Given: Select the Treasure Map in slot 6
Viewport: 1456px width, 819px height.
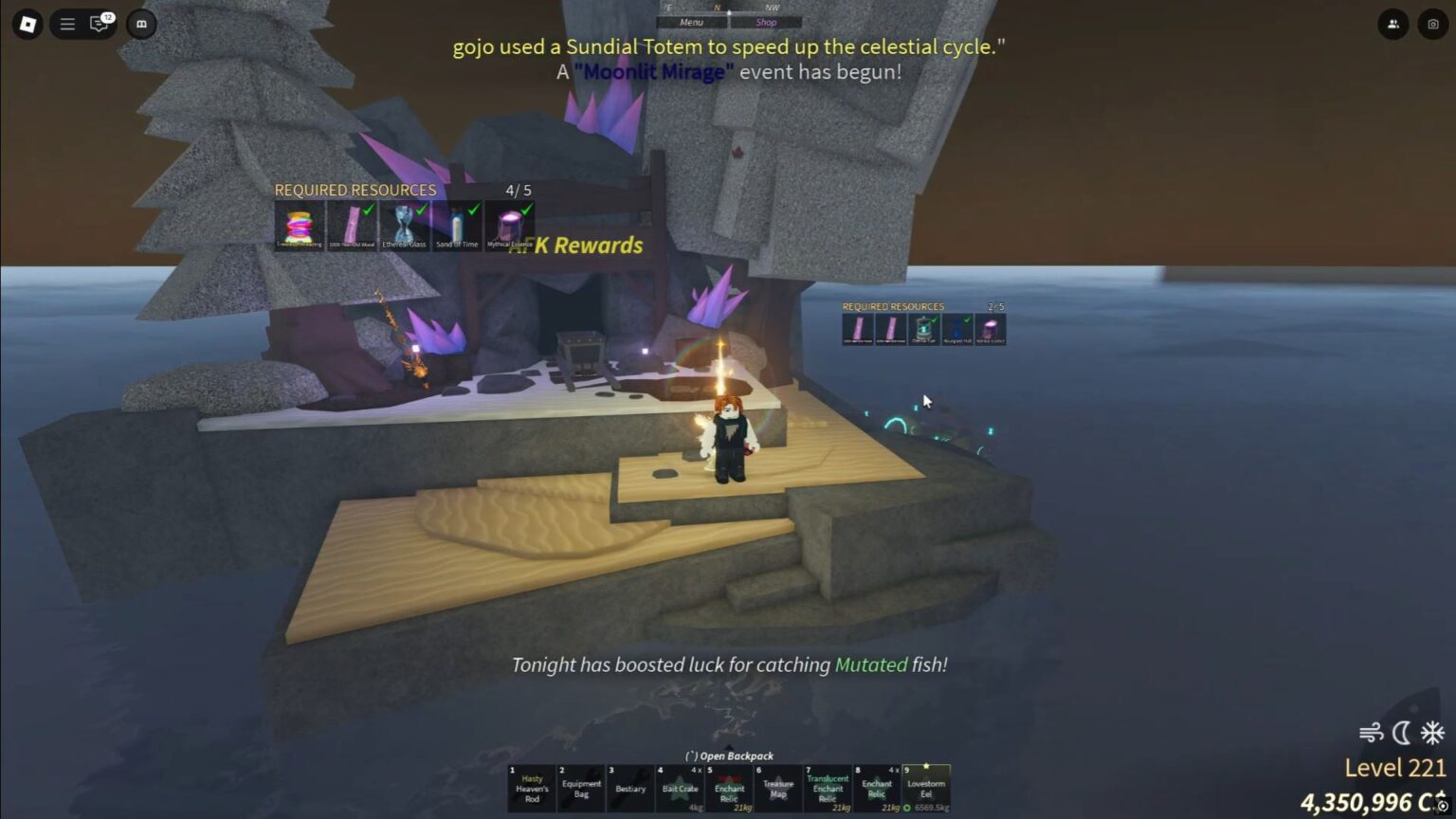Looking at the screenshot, I should point(778,788).
